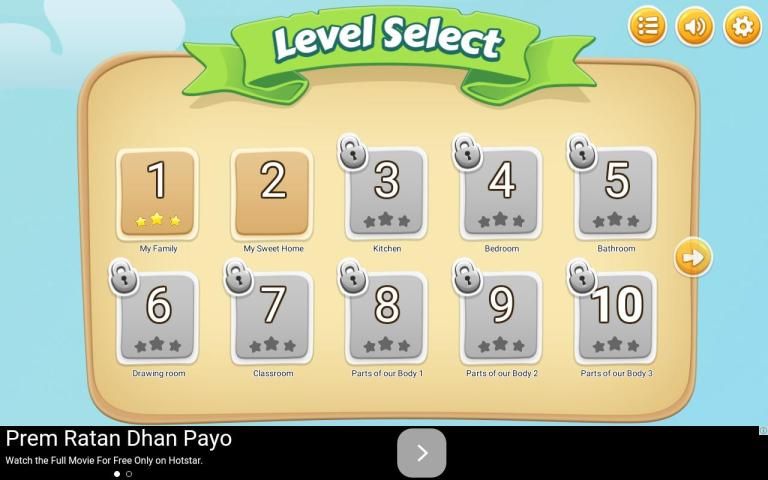This screenshot has width=768, height=480.
Task: Open the gear settings
Action: (742, 26)
